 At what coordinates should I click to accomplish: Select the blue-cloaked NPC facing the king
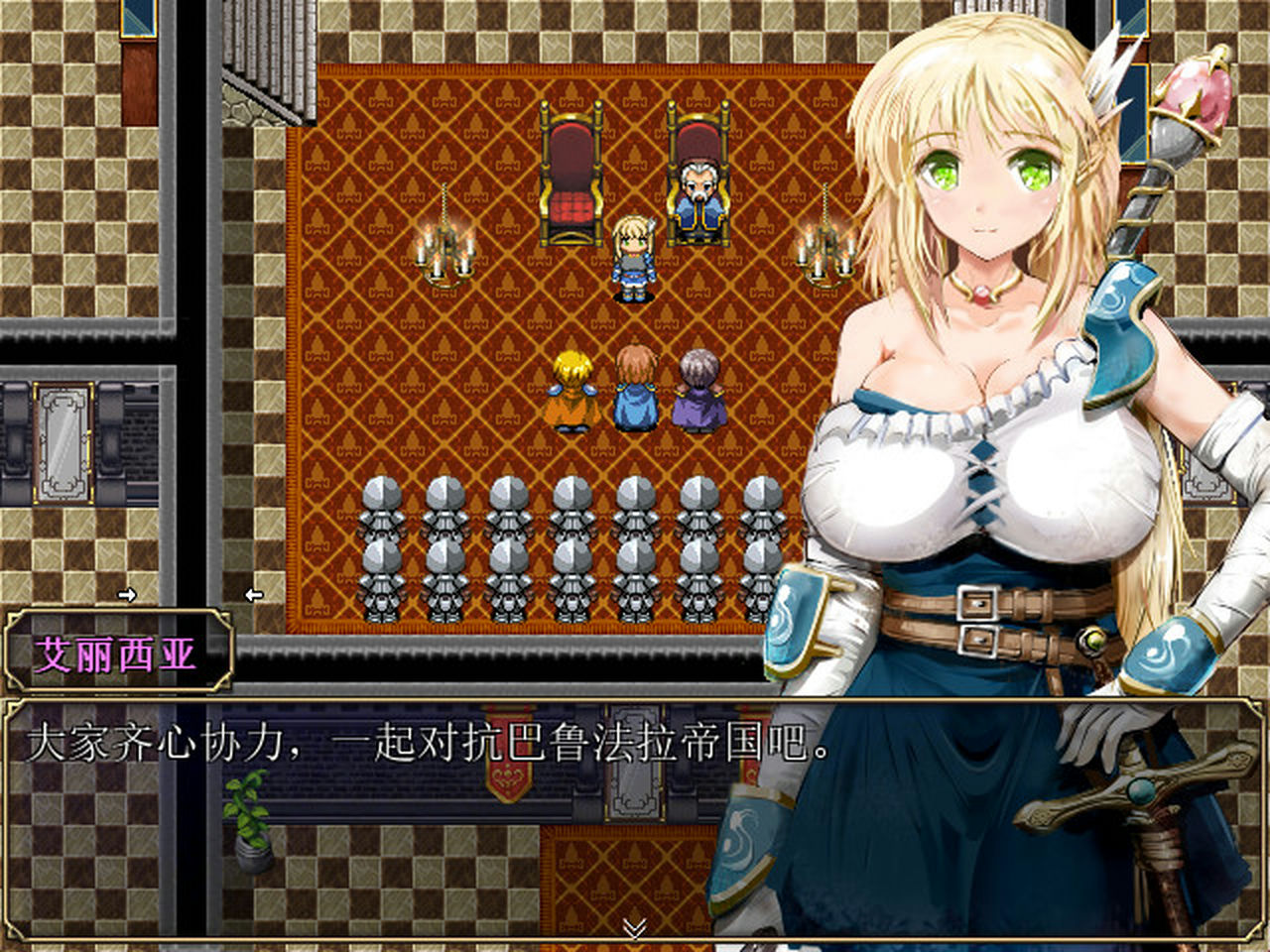(x=635, y=387)
